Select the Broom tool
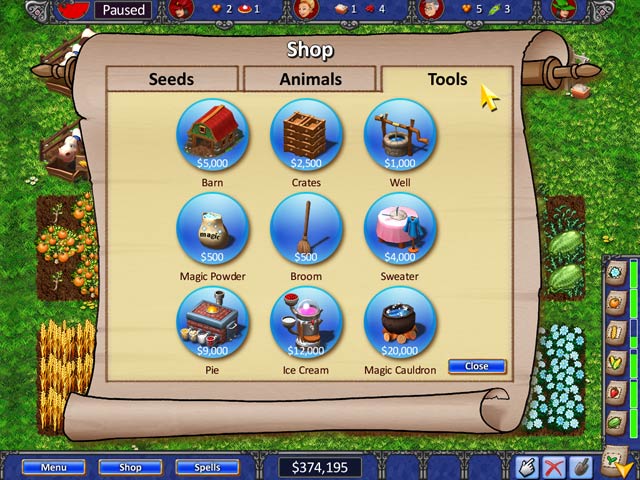 pyautogui.click(x=306, y=229)
